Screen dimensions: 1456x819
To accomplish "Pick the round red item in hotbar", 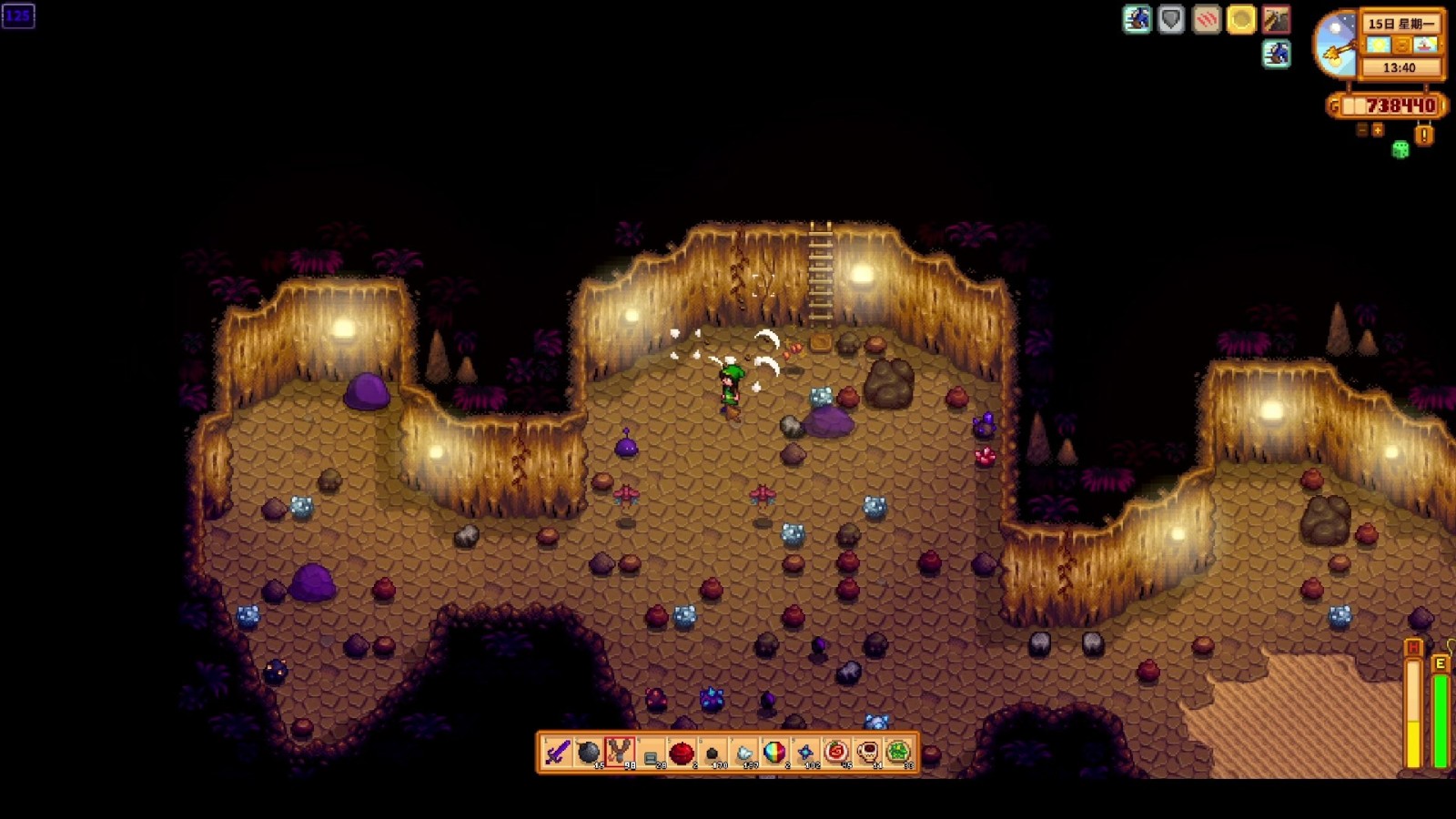I will [682, 753].
